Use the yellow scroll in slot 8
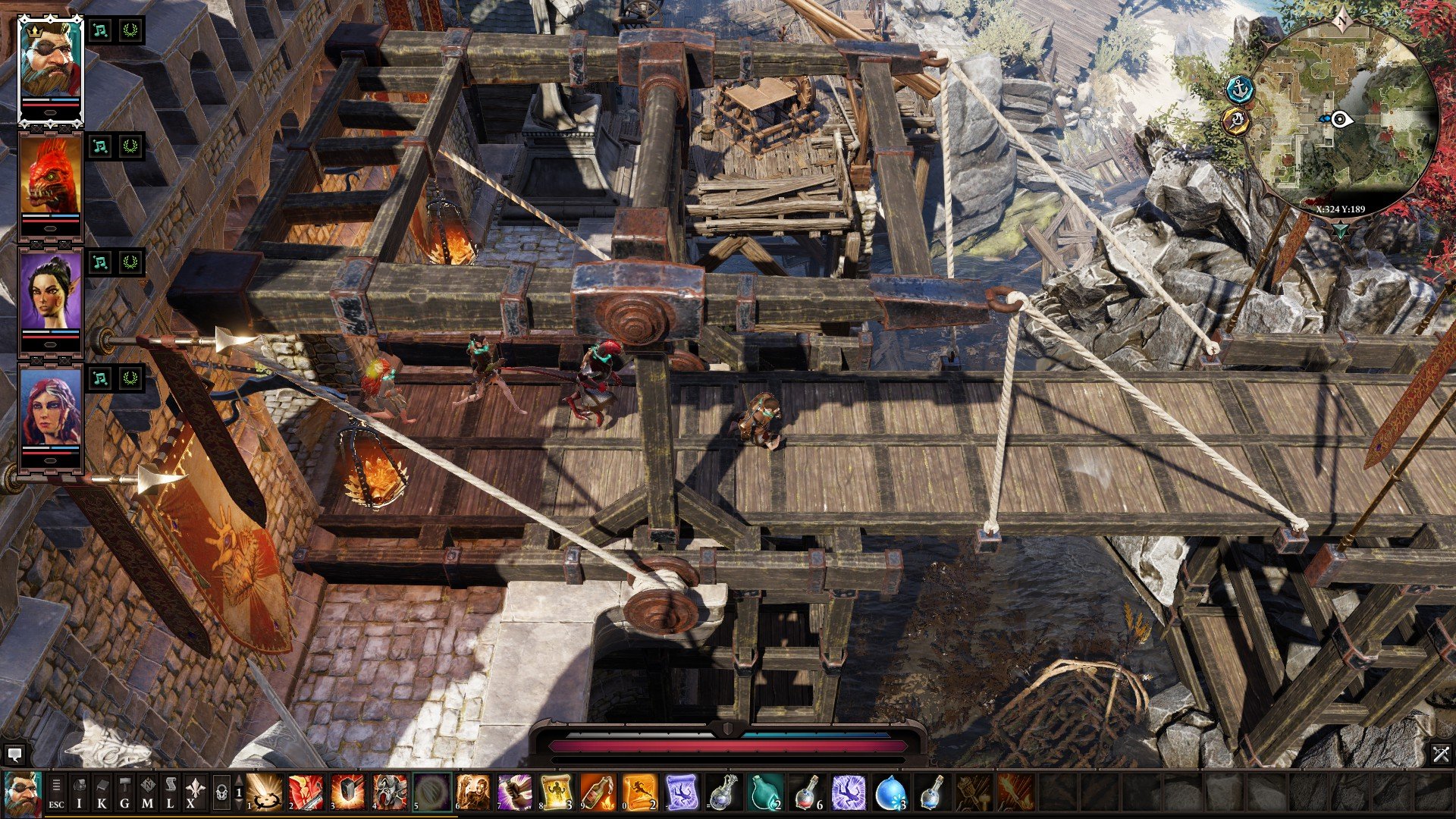The height and width of the screenshot is (819, 1456). click(x=555, y=792)
